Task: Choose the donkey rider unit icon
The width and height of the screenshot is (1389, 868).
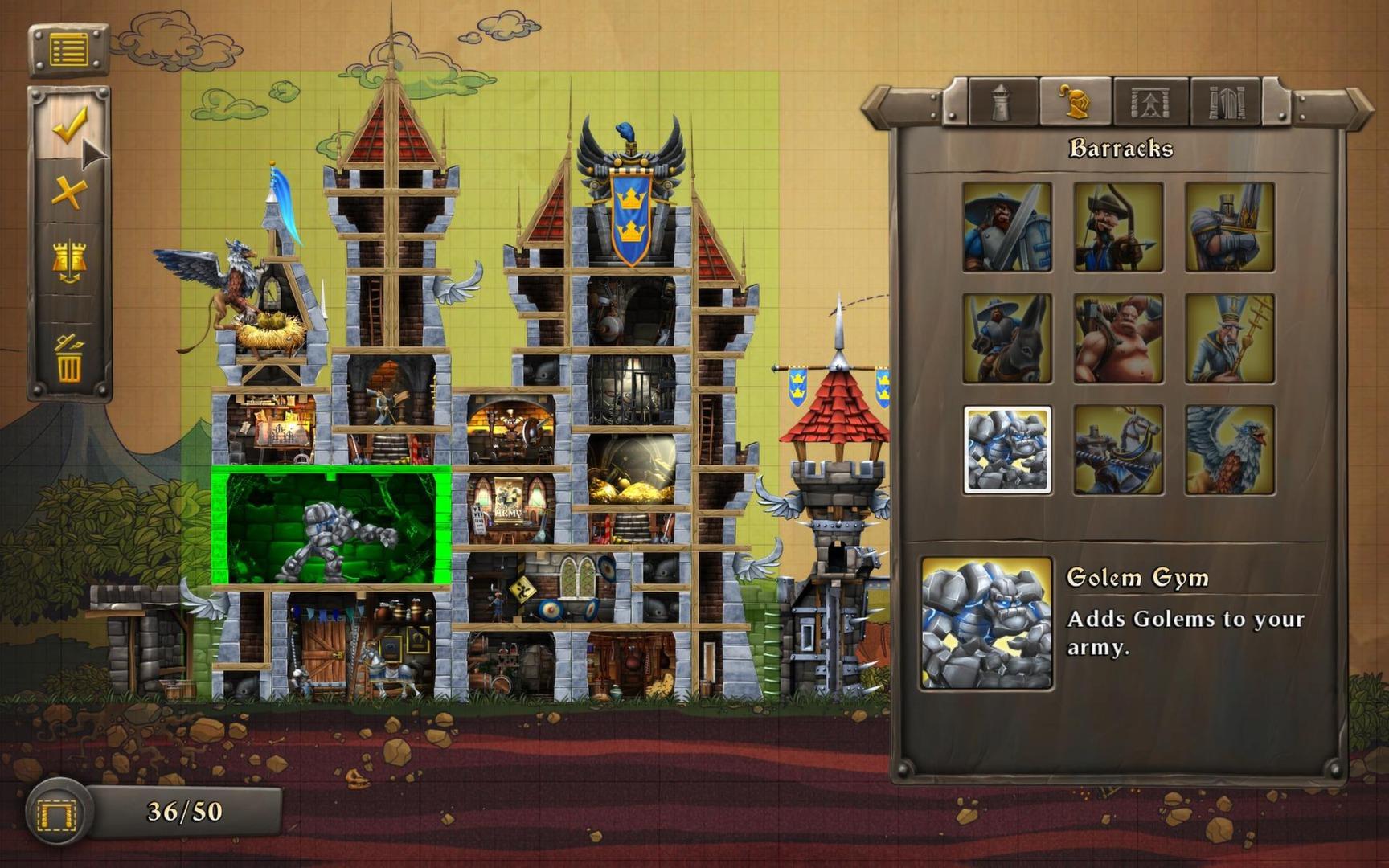Action: [x=1006, y=338]
